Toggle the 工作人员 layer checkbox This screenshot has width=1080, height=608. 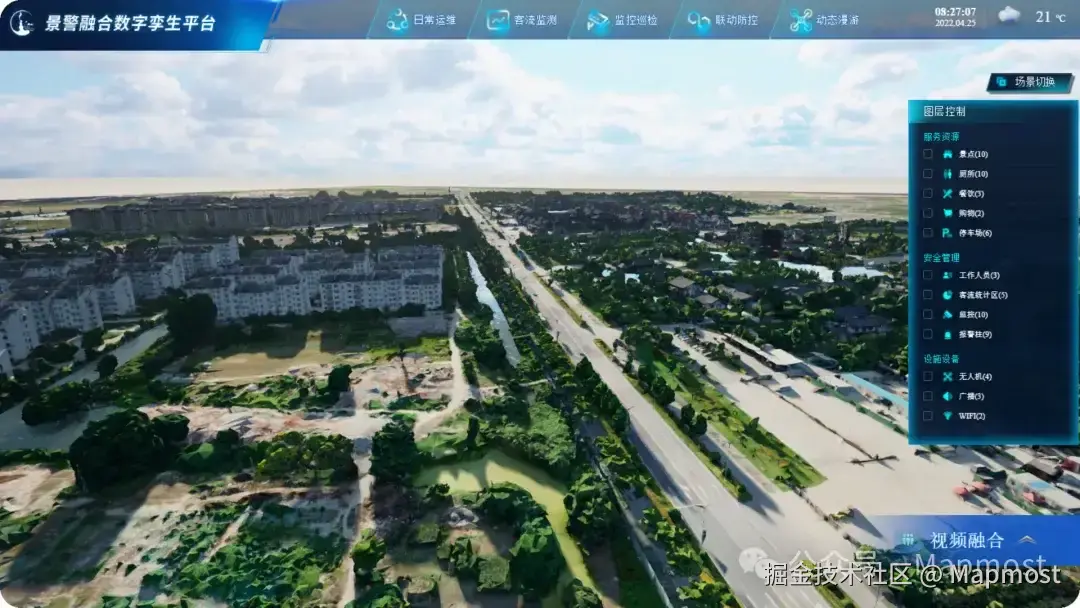[928, 275]
